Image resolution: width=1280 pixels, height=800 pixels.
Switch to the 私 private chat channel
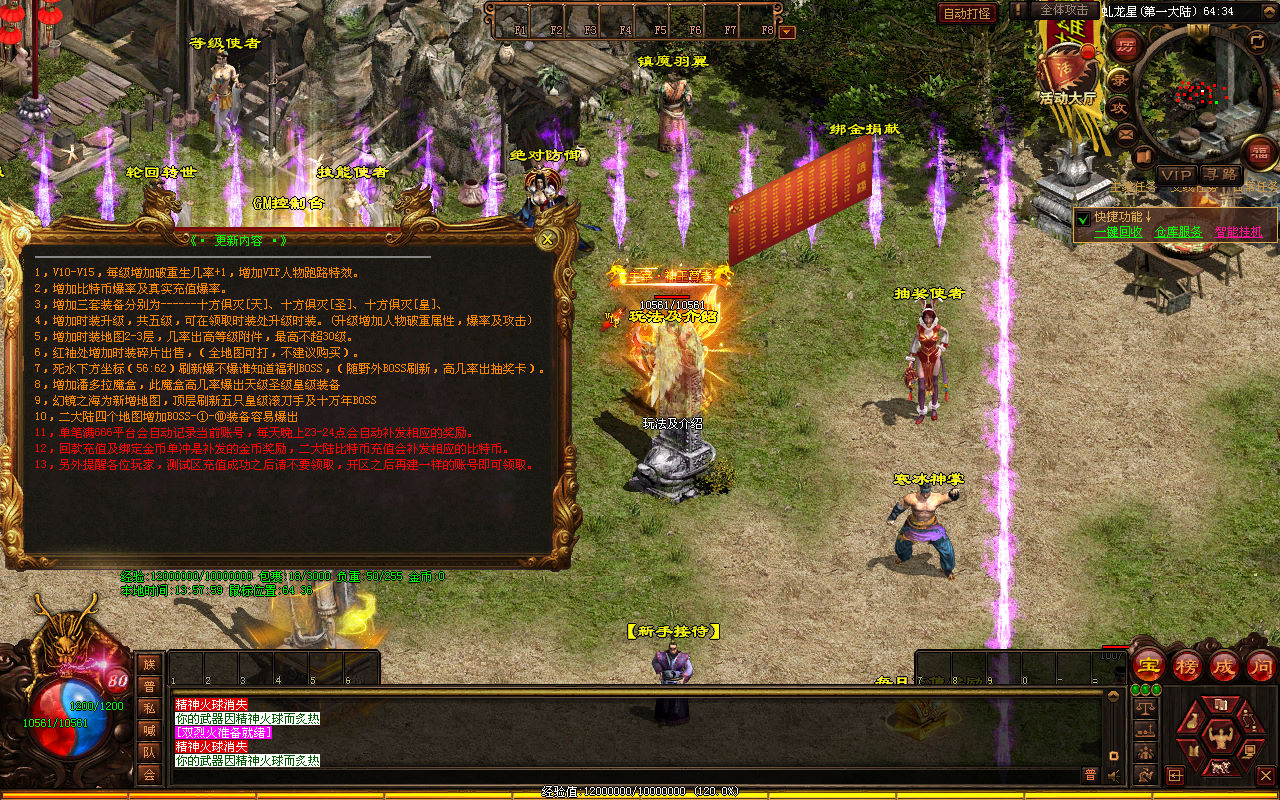pos(149,708)
